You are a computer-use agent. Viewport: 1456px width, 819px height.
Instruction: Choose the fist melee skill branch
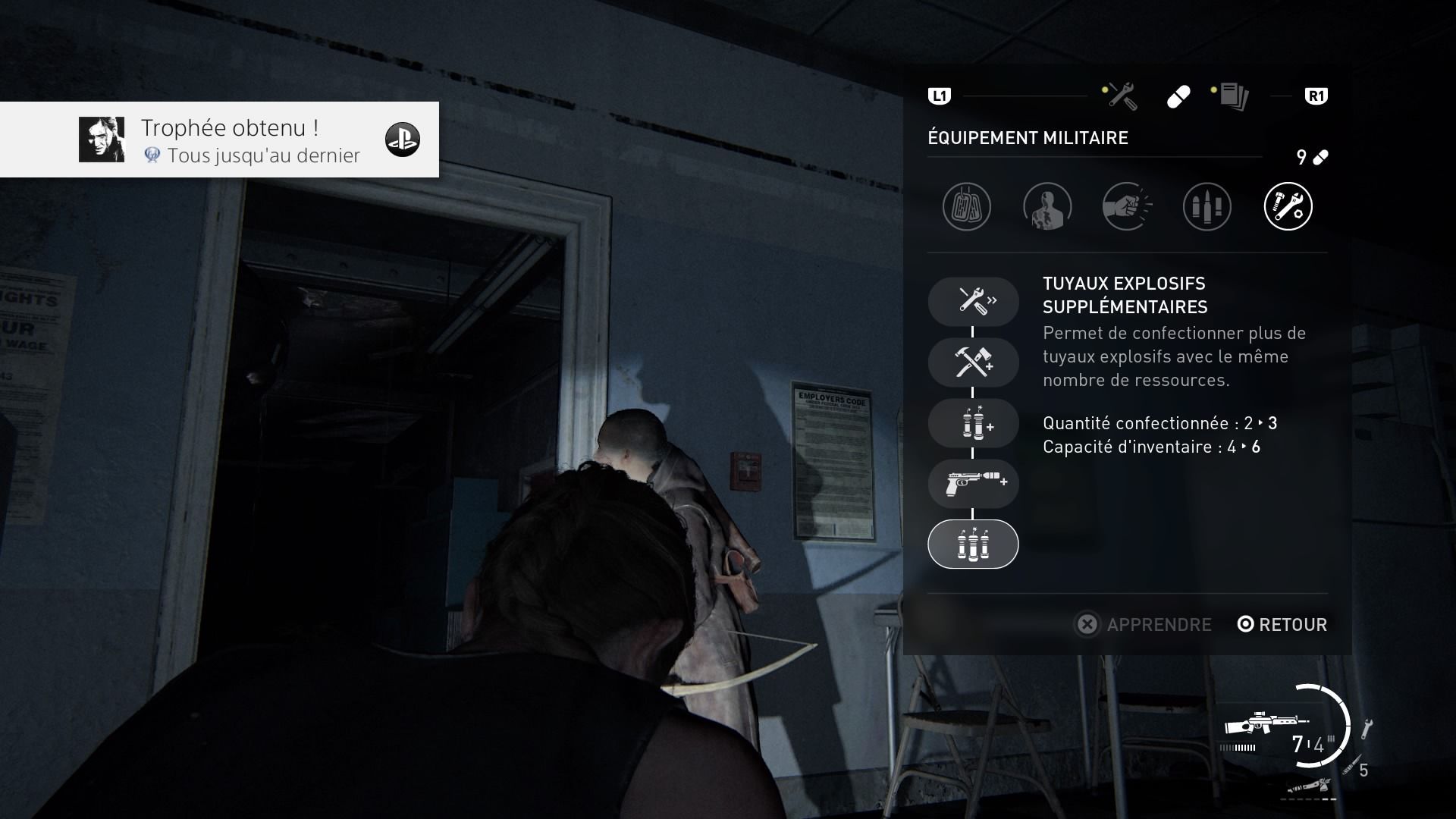[x=1127, y=206]
